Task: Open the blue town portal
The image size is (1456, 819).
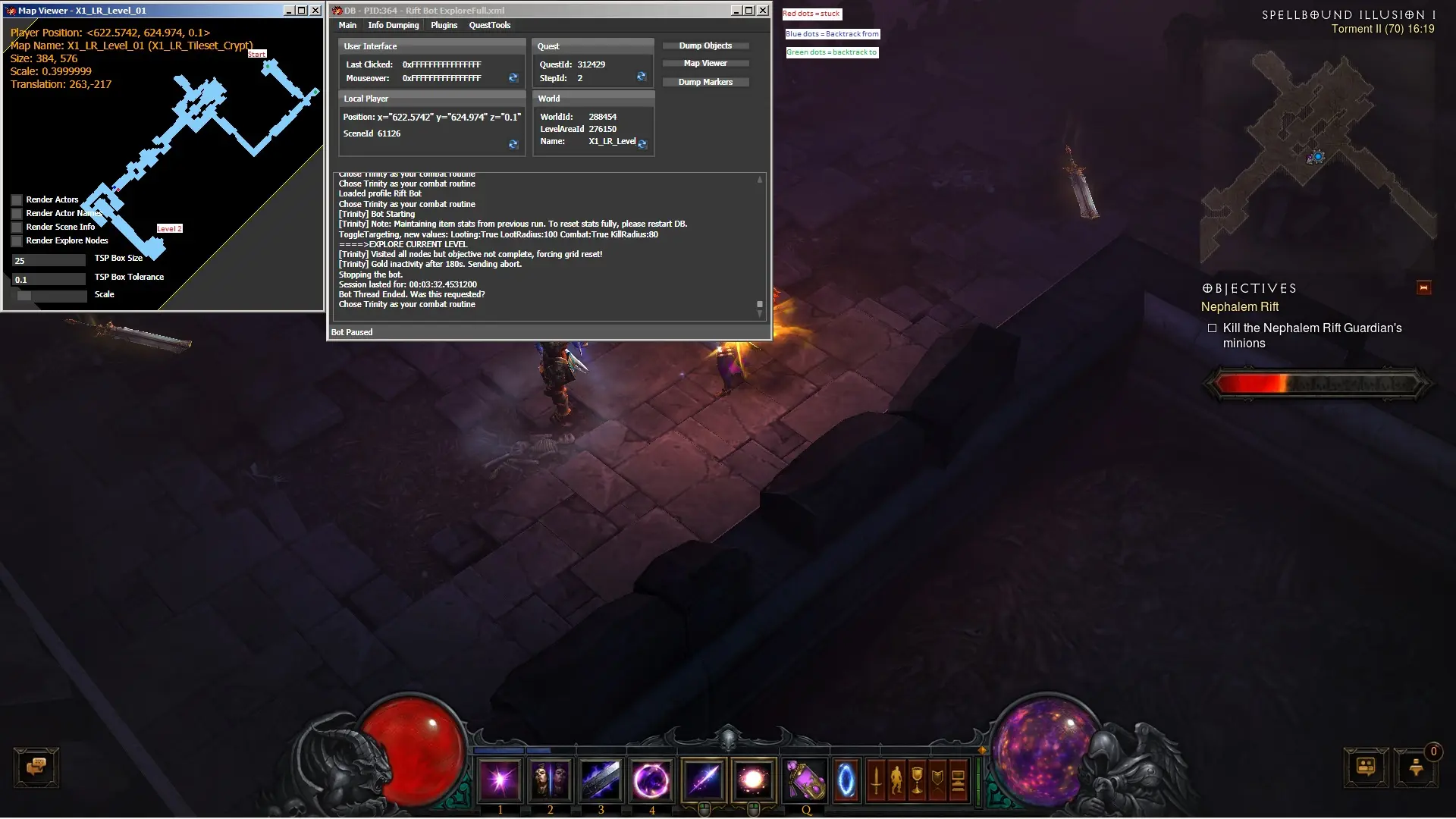Action: (x=846, y=780)
